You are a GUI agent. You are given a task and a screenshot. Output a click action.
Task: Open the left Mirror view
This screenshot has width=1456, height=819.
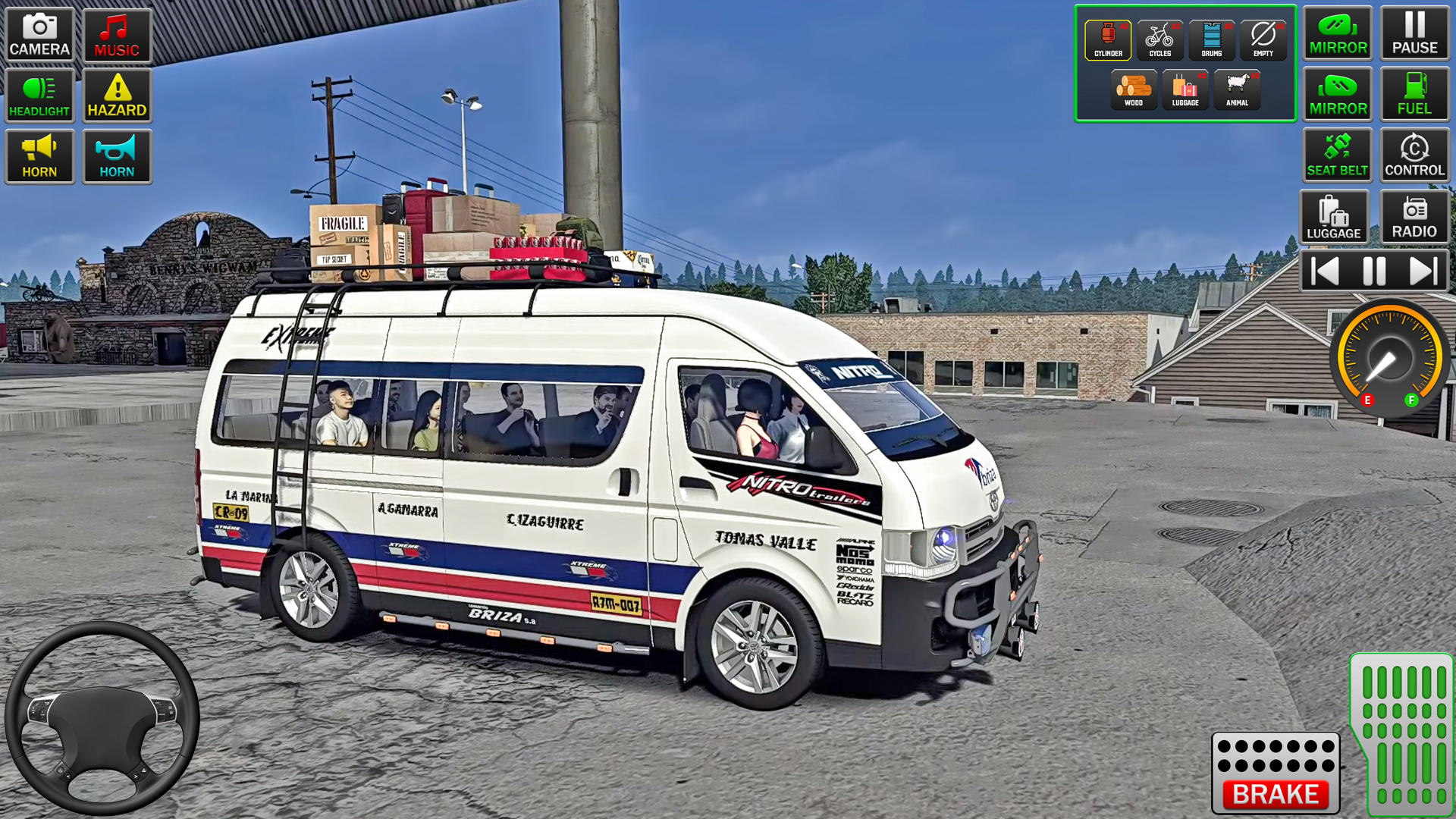tap(1338, 33)
